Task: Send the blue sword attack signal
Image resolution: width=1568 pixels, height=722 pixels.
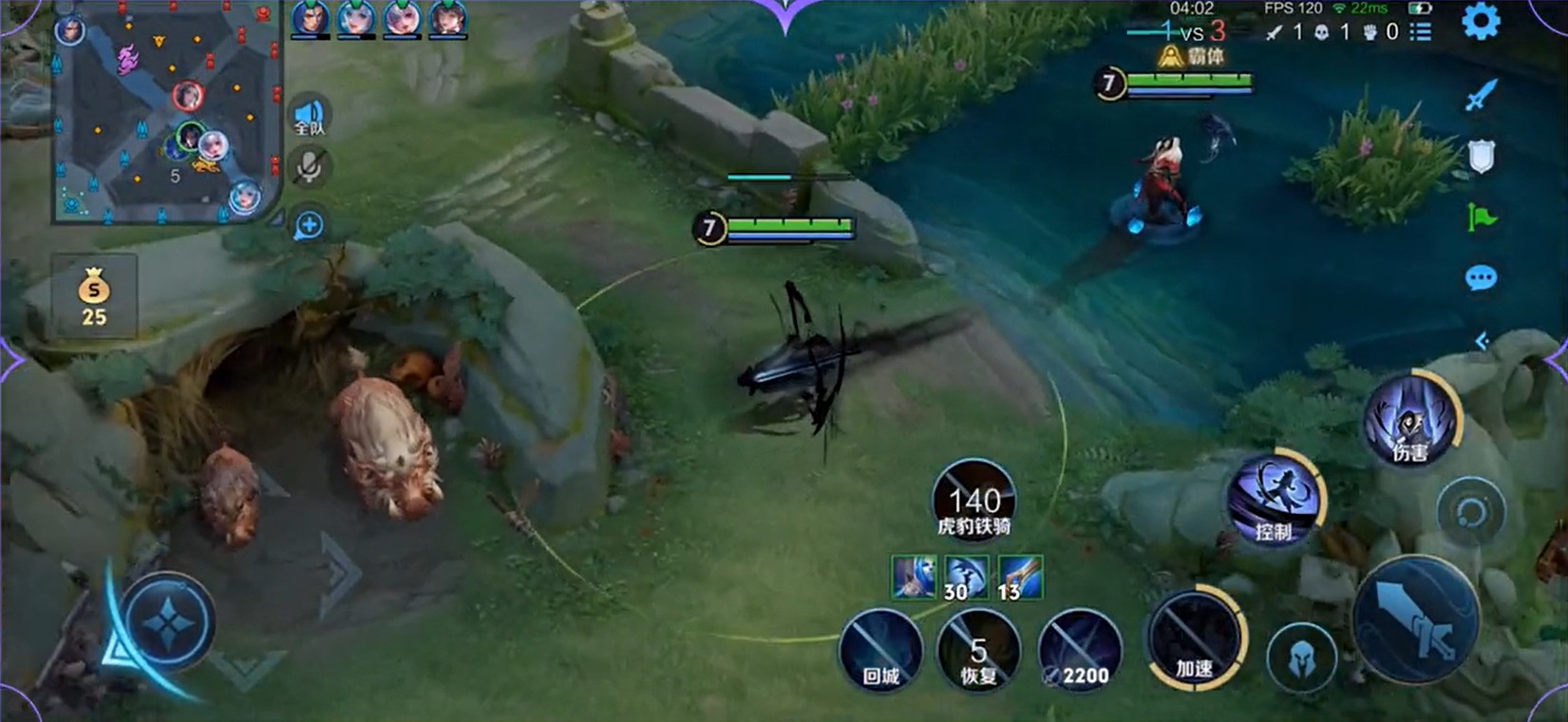Action: tap(1481, 95)
